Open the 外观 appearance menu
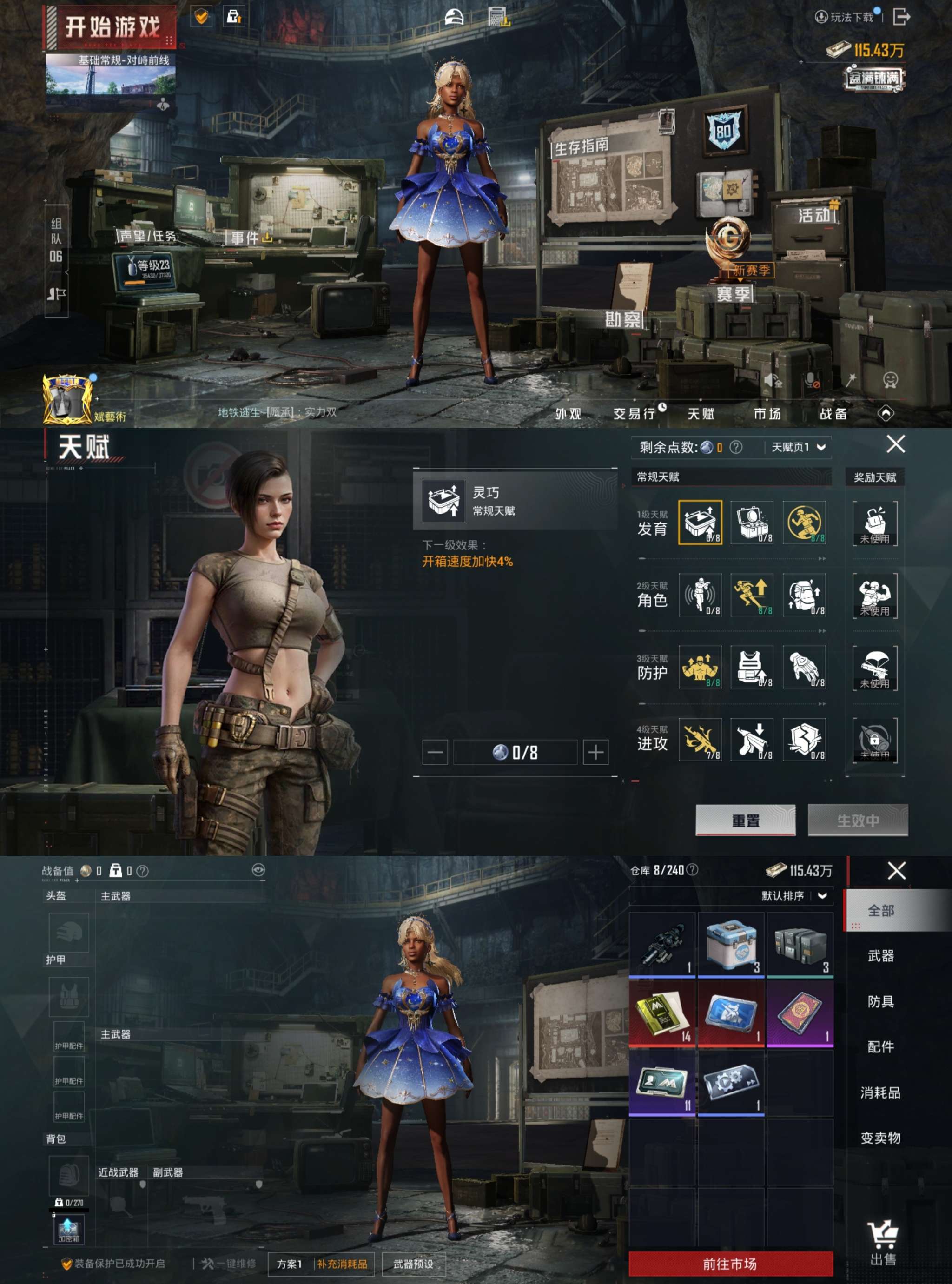The width and height of the screenshot is (952, 1284). (x=568, y=413)
